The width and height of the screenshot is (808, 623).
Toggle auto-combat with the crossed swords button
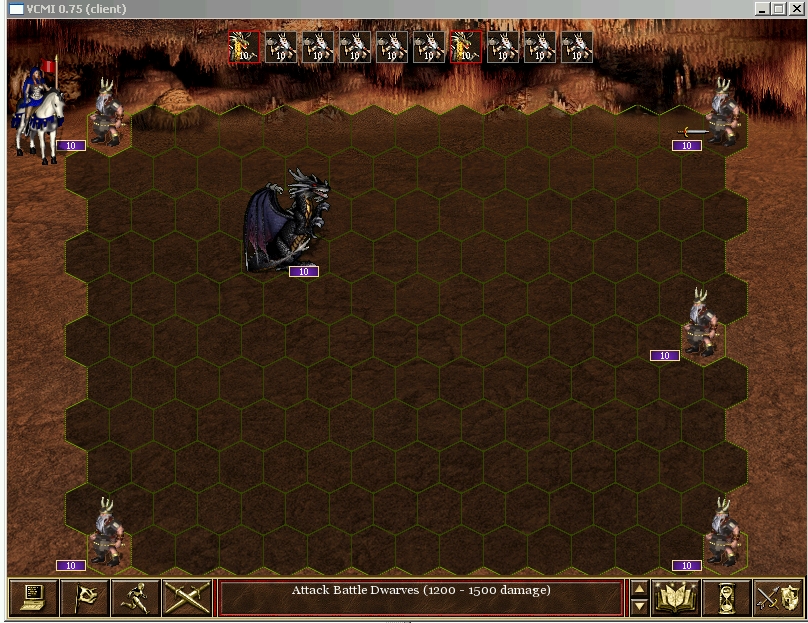pyautogui.click(x=186, y=598)
